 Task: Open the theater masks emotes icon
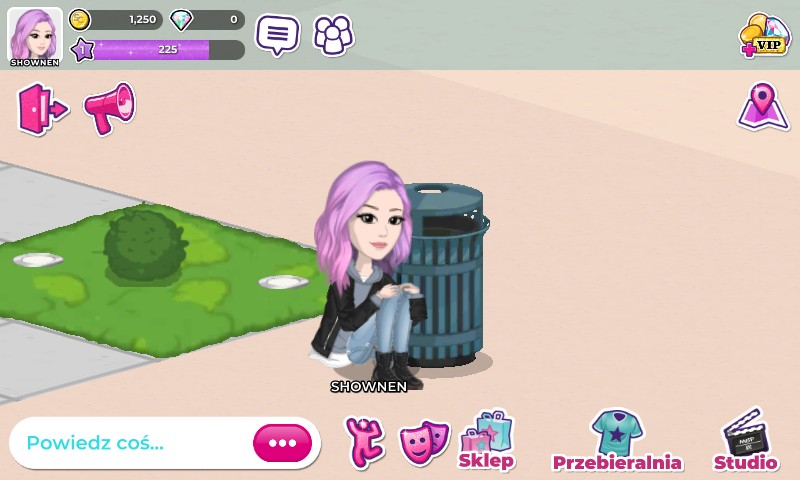pos(424,441)
